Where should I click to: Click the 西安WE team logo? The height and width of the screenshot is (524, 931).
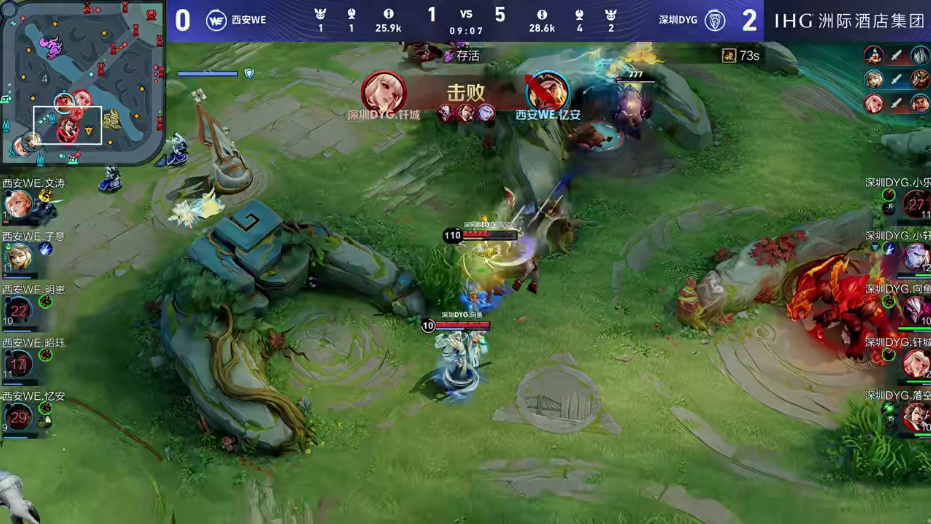216,20
